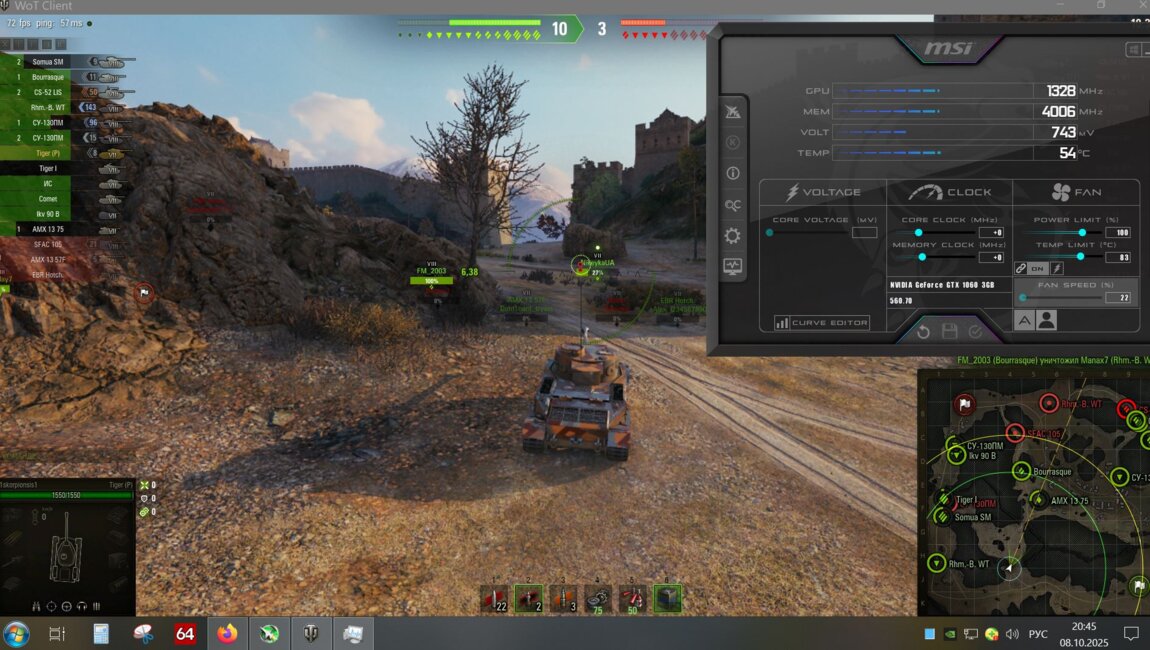The width and height of the screenshot is (1150, 650).
Task: Click the Afterburner reset arrow button
Action: 923,332
